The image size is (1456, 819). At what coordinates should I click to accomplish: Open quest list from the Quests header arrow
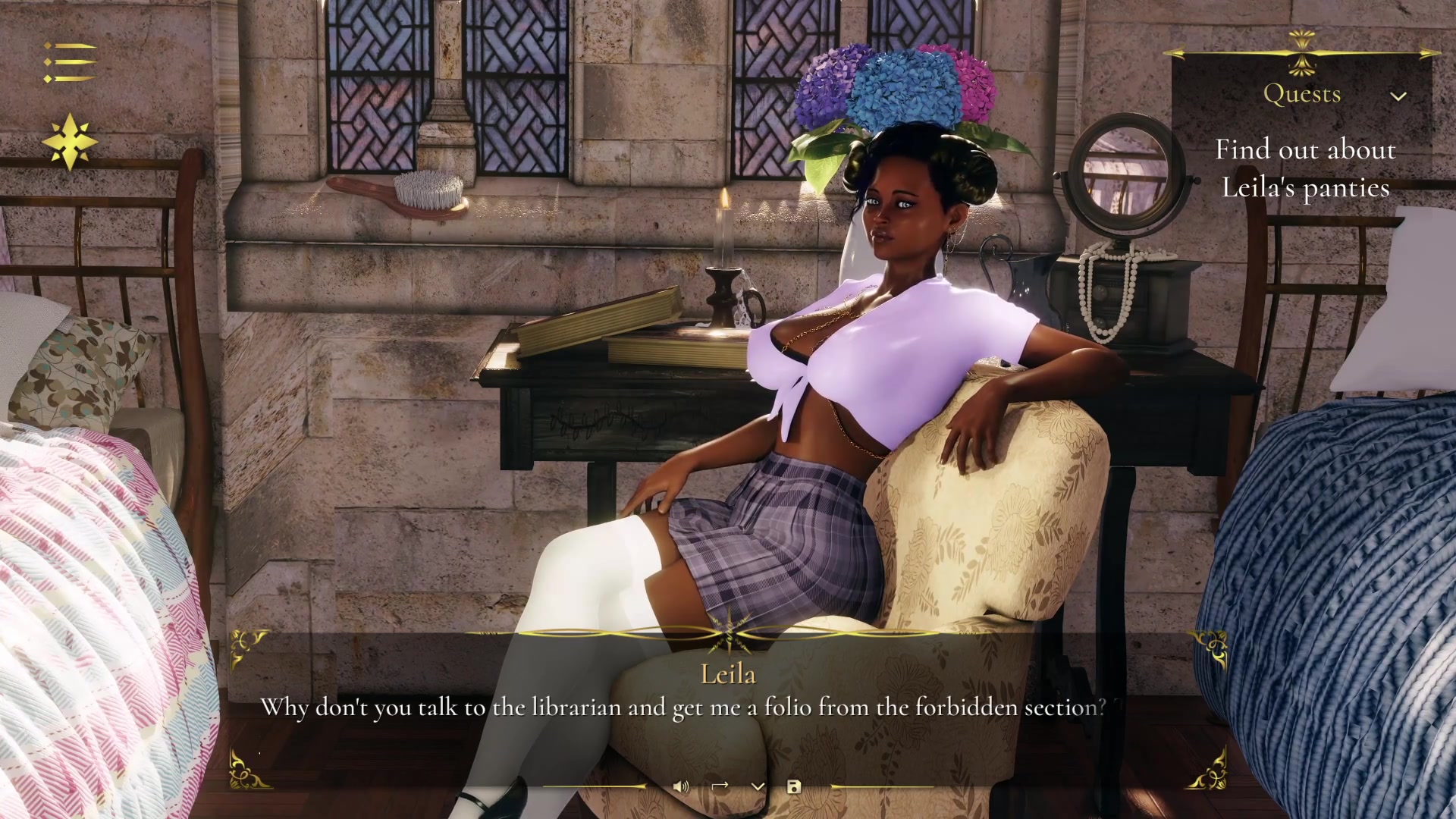point(1398,97)
